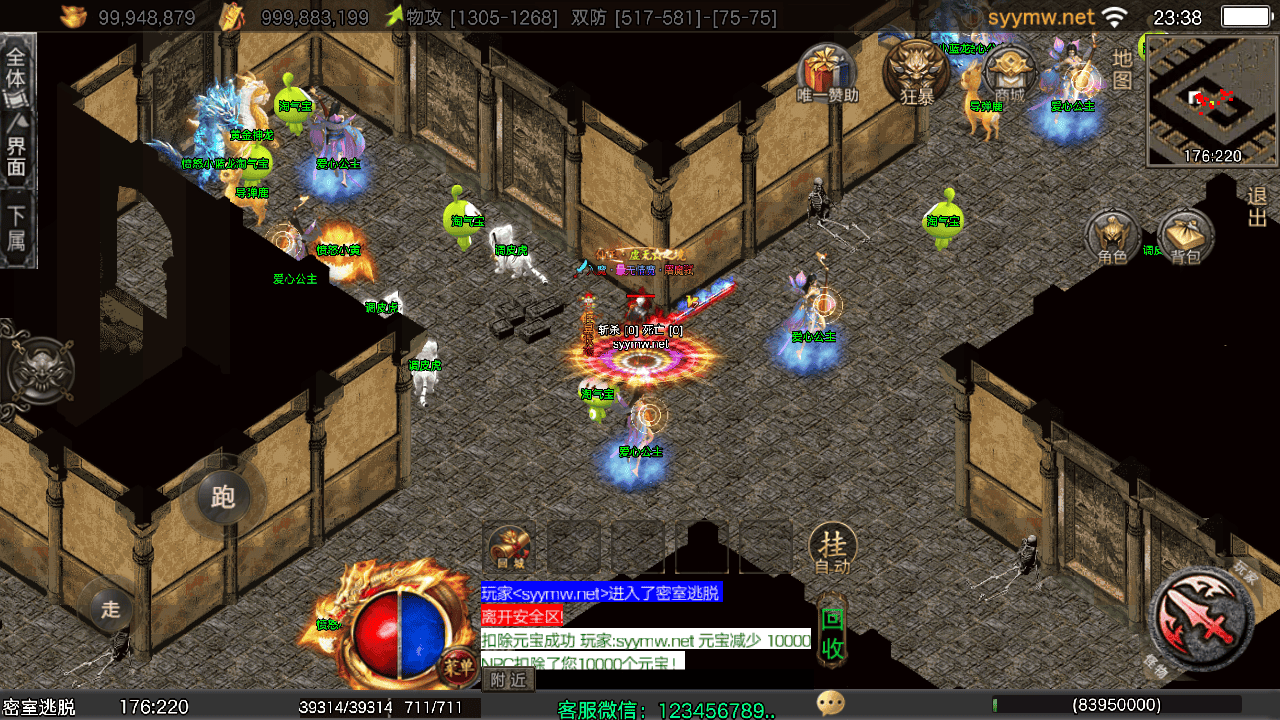Tap the 退出 exit button
The height and width of the screenshot is (720, 1280).
[1257, 206]
